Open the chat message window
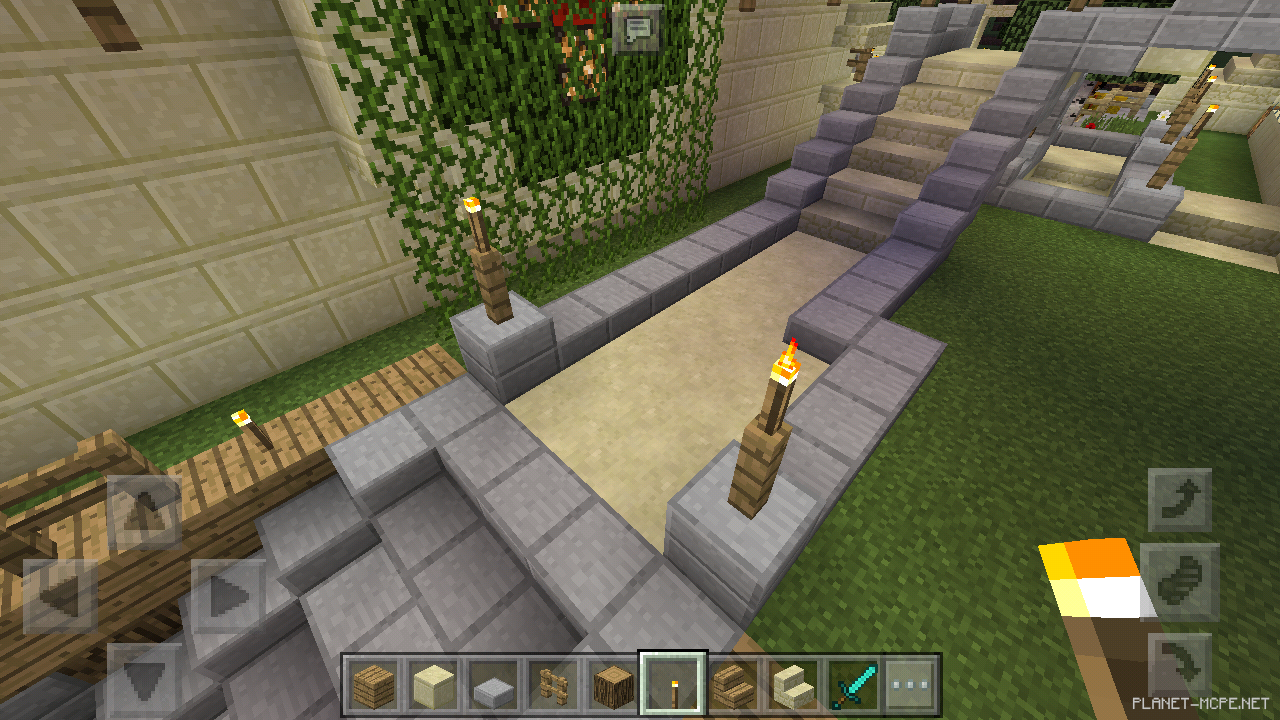This screenshot has width=1280, height=720. (x=637, y=30)
